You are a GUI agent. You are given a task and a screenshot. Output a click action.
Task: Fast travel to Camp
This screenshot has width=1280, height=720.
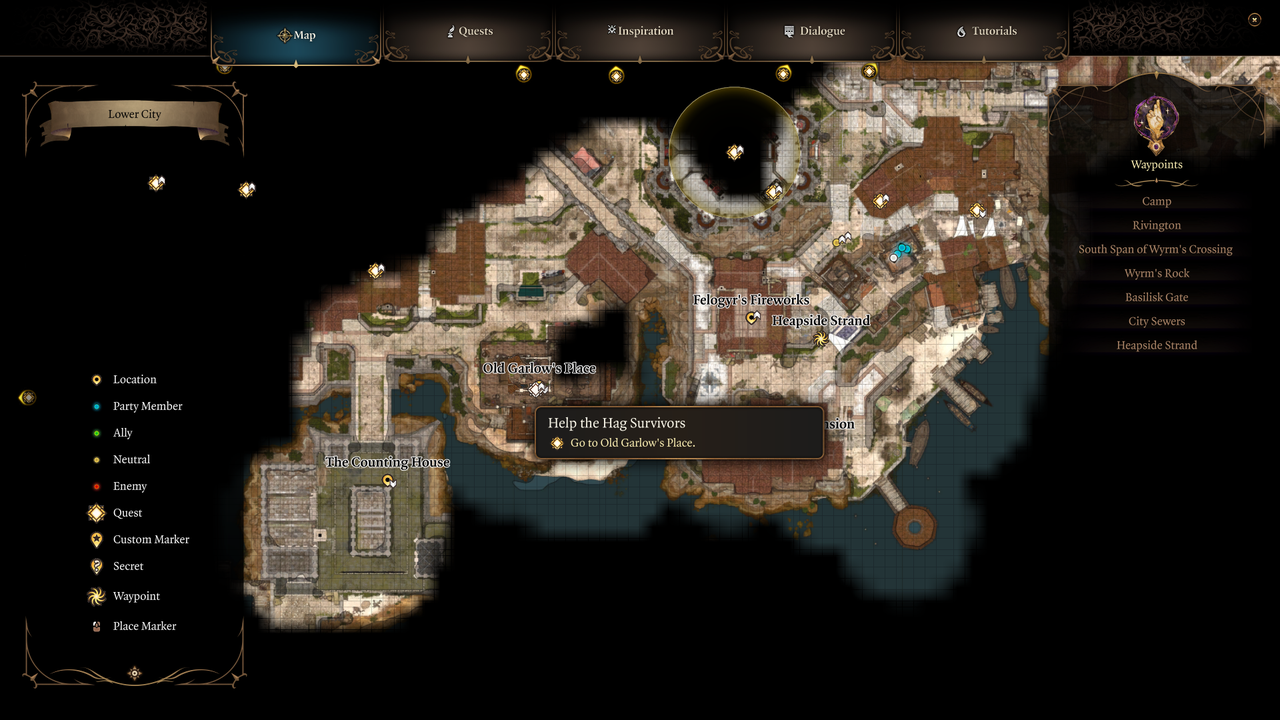click(1156, 201)
